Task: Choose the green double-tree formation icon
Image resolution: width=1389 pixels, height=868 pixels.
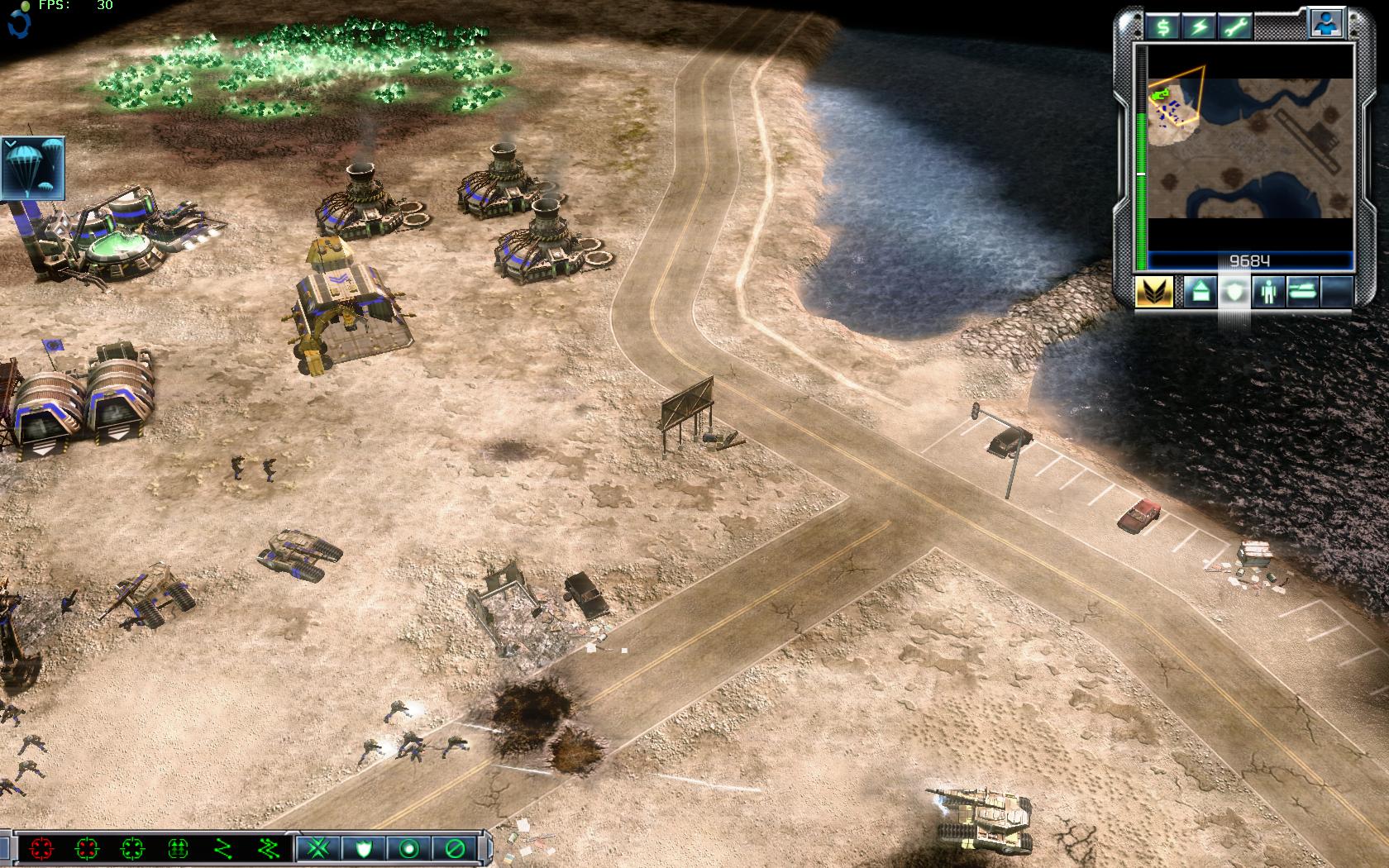Action: 177,847
